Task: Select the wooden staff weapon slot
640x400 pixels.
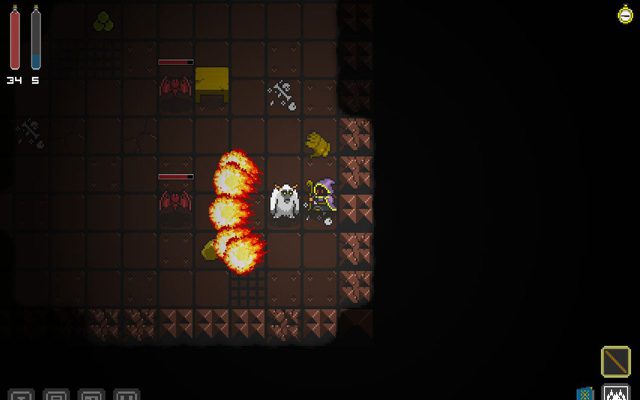Action: click(x=616, y=361)
